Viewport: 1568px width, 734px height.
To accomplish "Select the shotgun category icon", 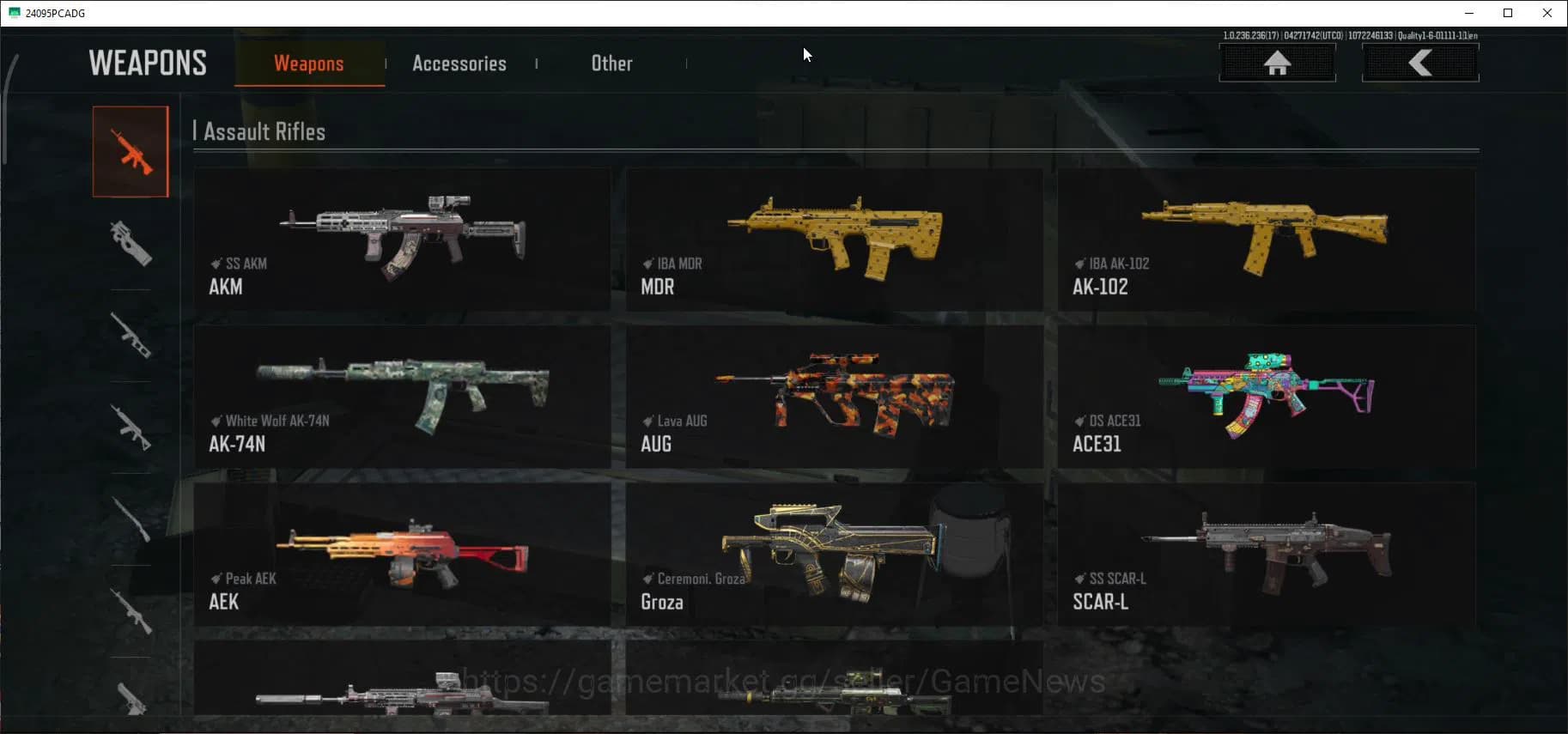I will (131, 337).
